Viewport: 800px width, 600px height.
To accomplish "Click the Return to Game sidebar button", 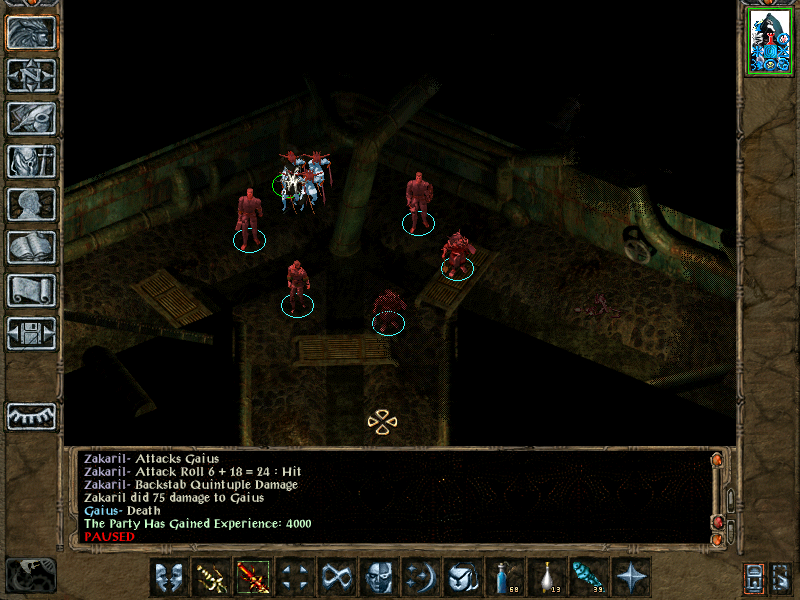I will point(31,33).
